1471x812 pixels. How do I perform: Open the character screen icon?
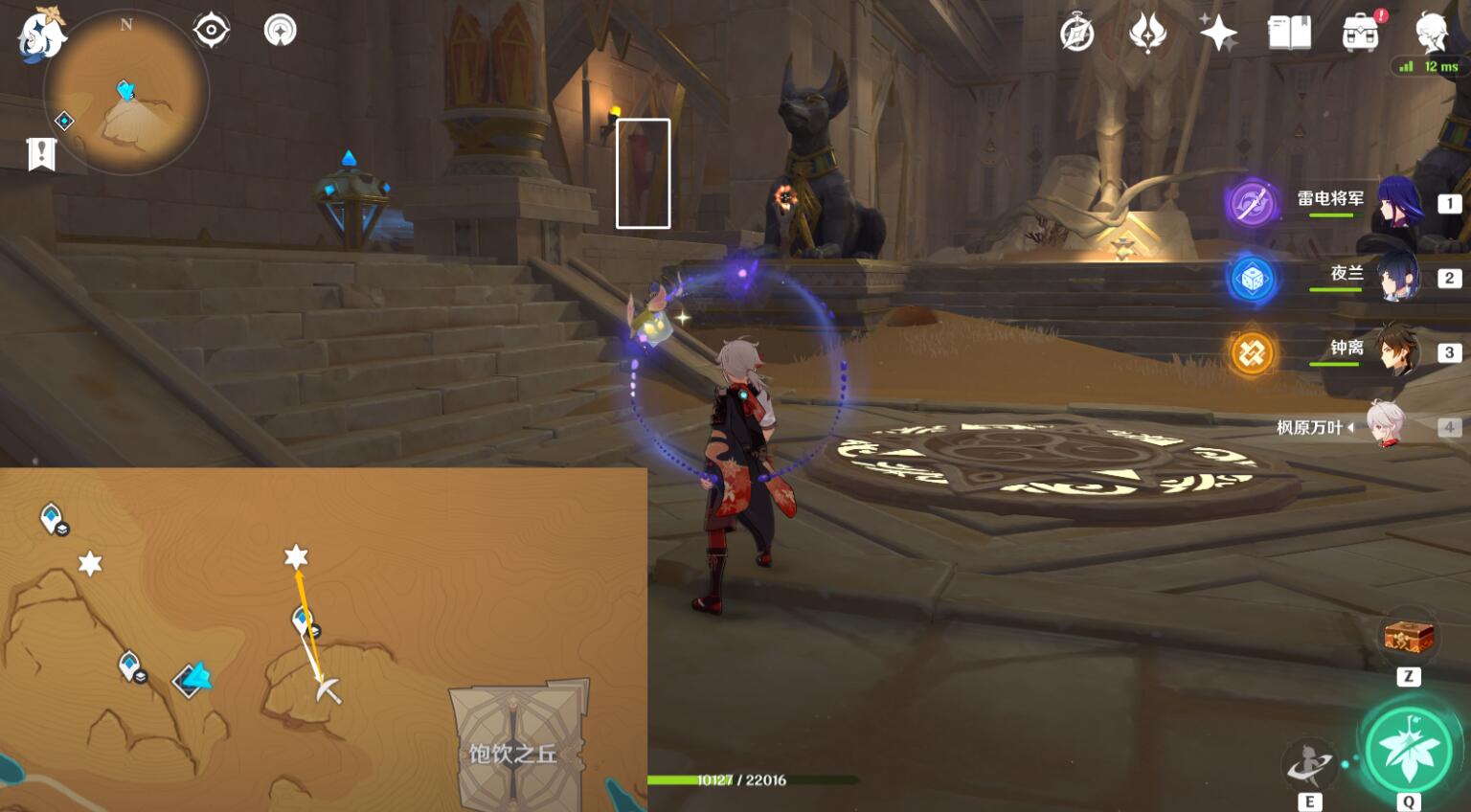pyautogui.click(x=1433, y=34)
